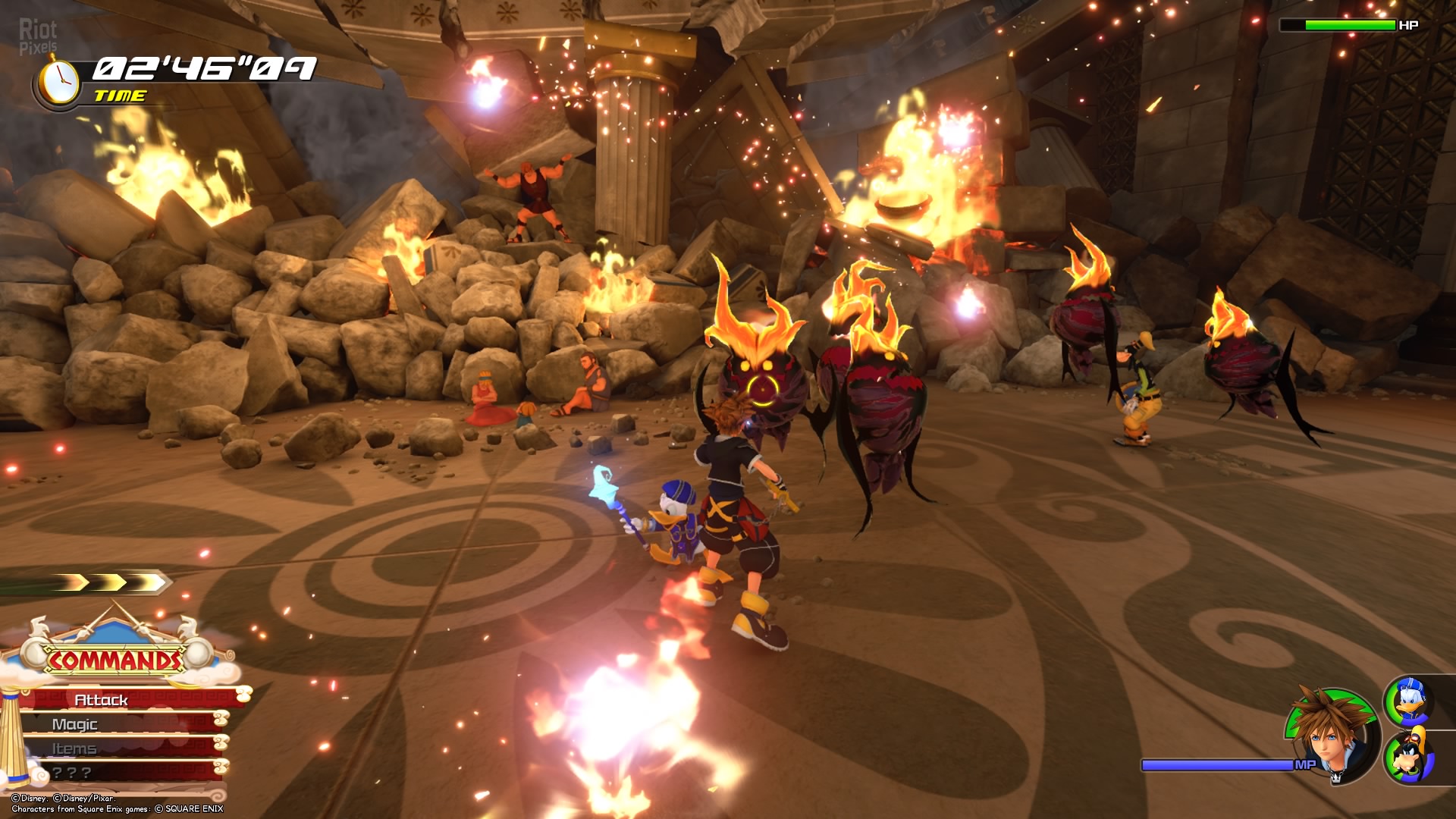Choose the Magic command

(114, 724)
